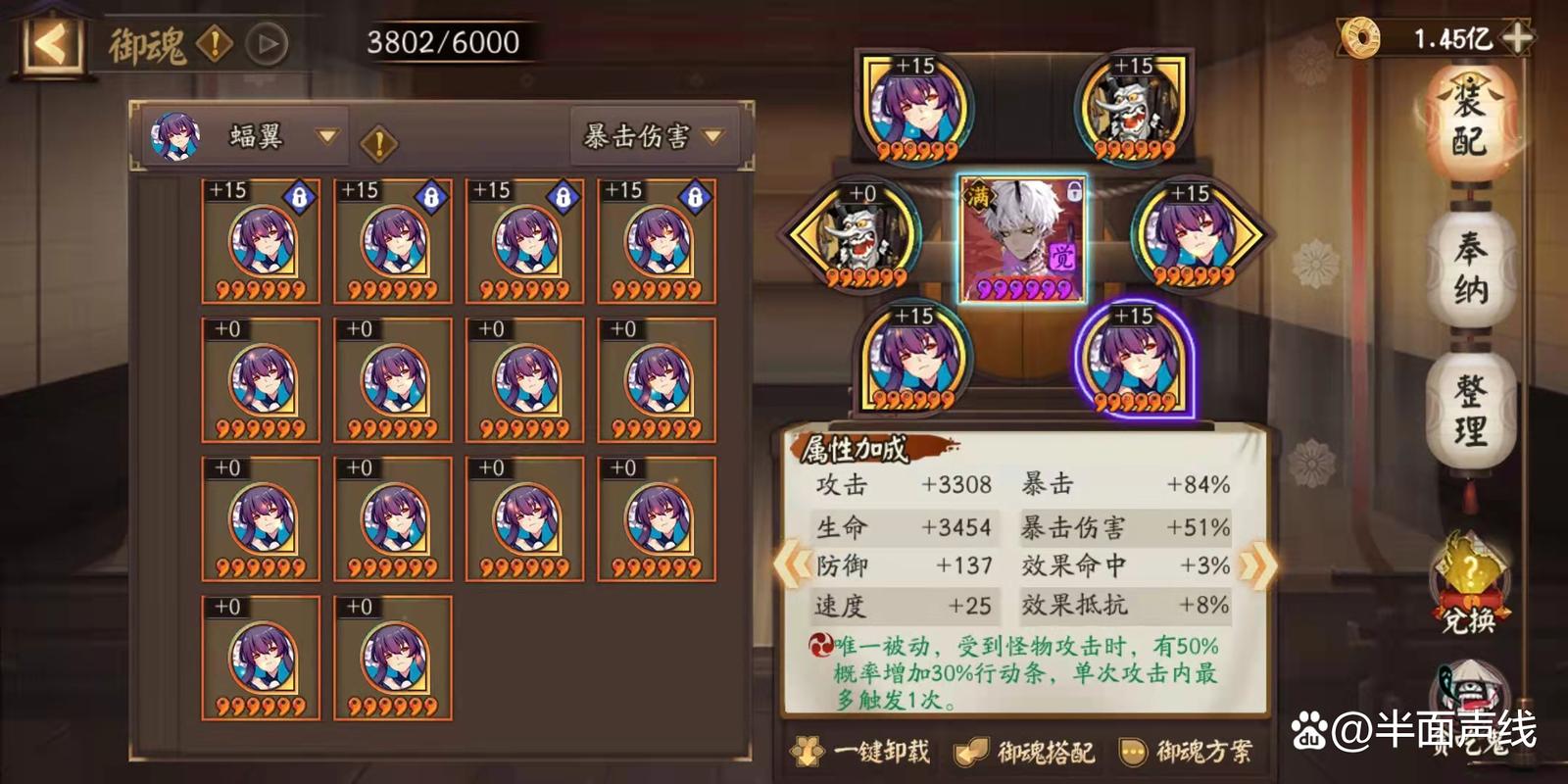Open 御魂方案 soul presets
Image resolution: width=1568 pixels, height=784 pixels.
(x=1187, y=752)
